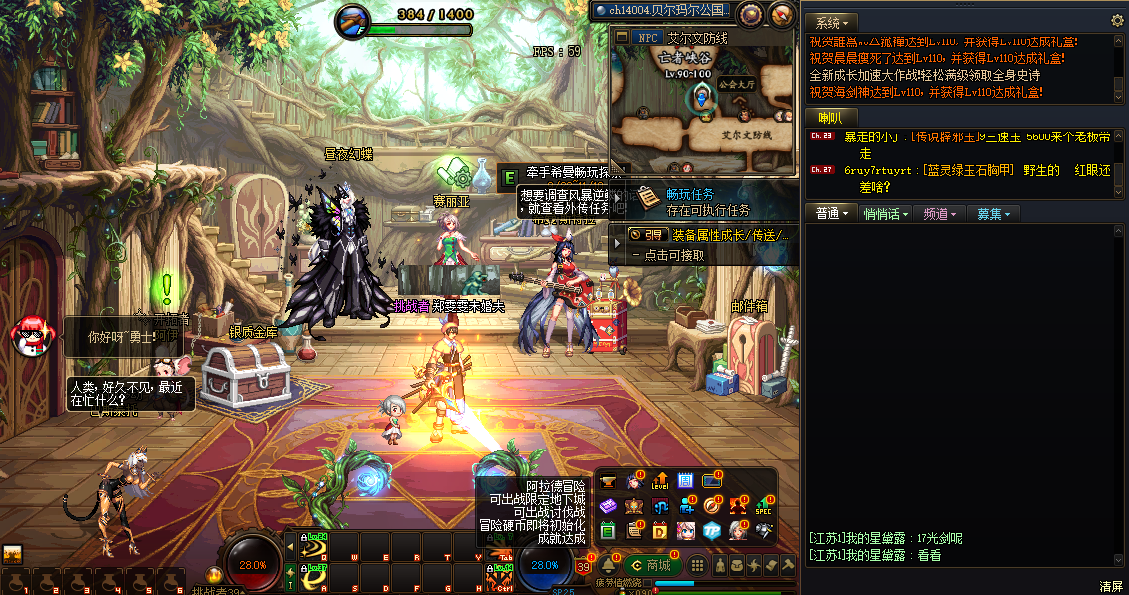
Task: Click the notification bell icon
Action: click(x=608, y=566)
